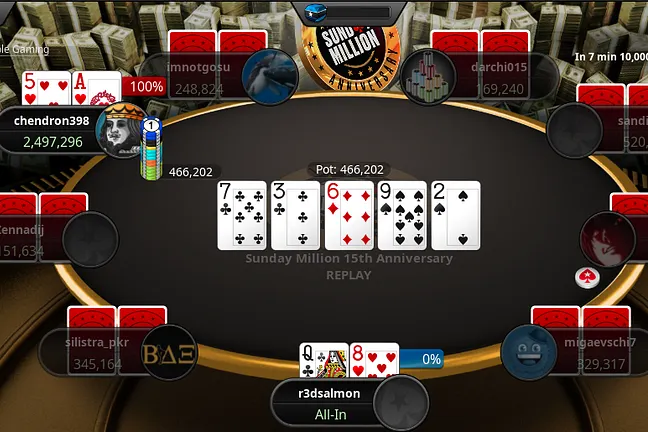Select migaevschi7's blue smiley avatar
Viewport: 648px width, 432px height.
(x=529, y=353)
